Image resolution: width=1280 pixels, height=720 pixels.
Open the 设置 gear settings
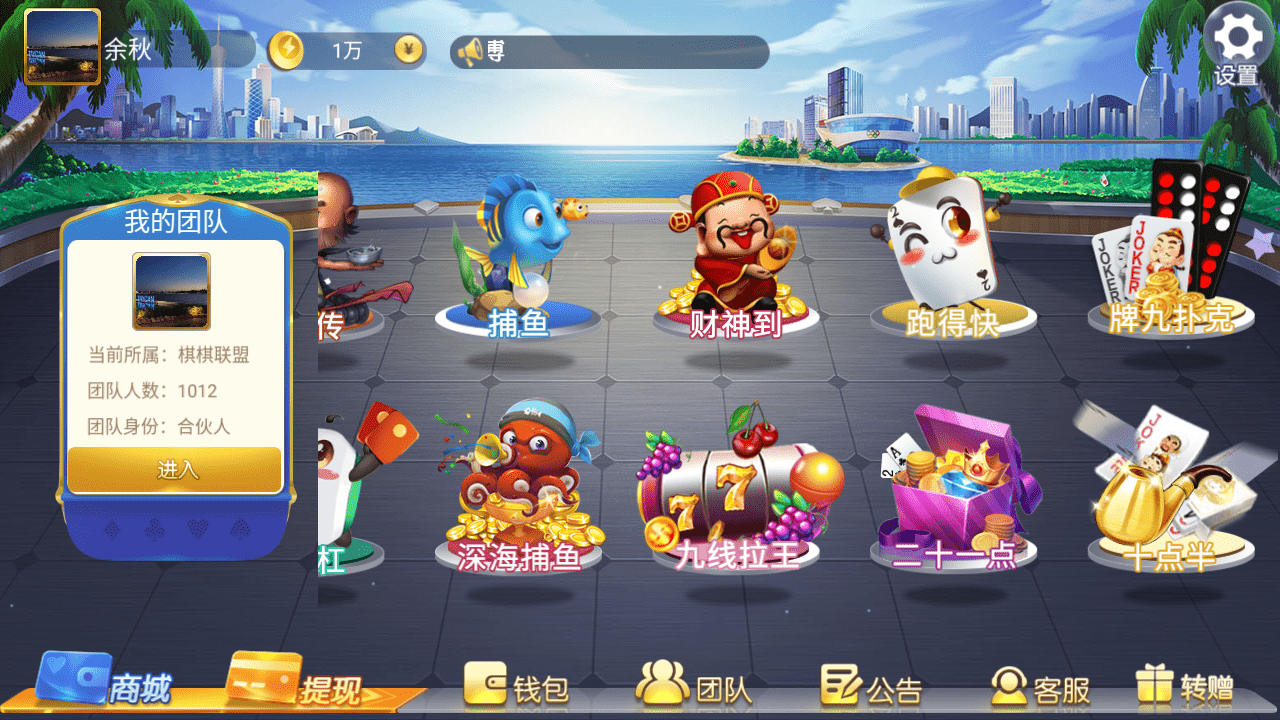1238,45
